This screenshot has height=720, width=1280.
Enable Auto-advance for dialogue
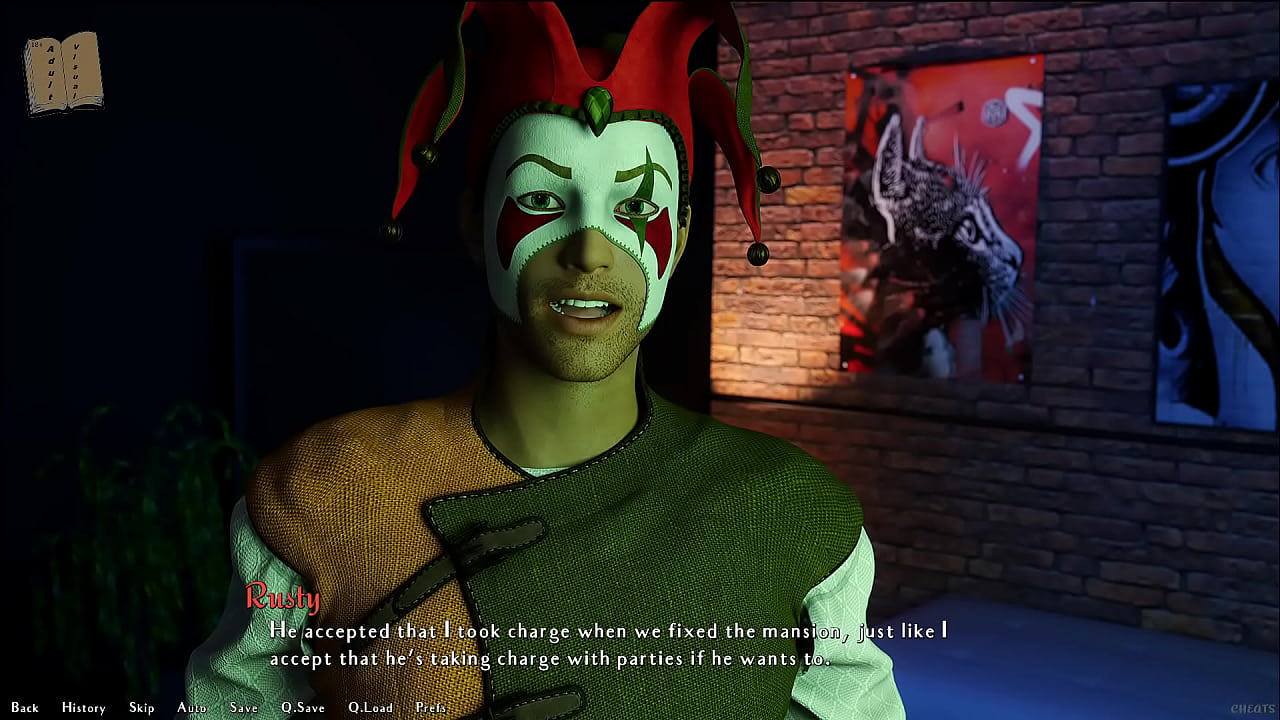[x=191, y=707]
